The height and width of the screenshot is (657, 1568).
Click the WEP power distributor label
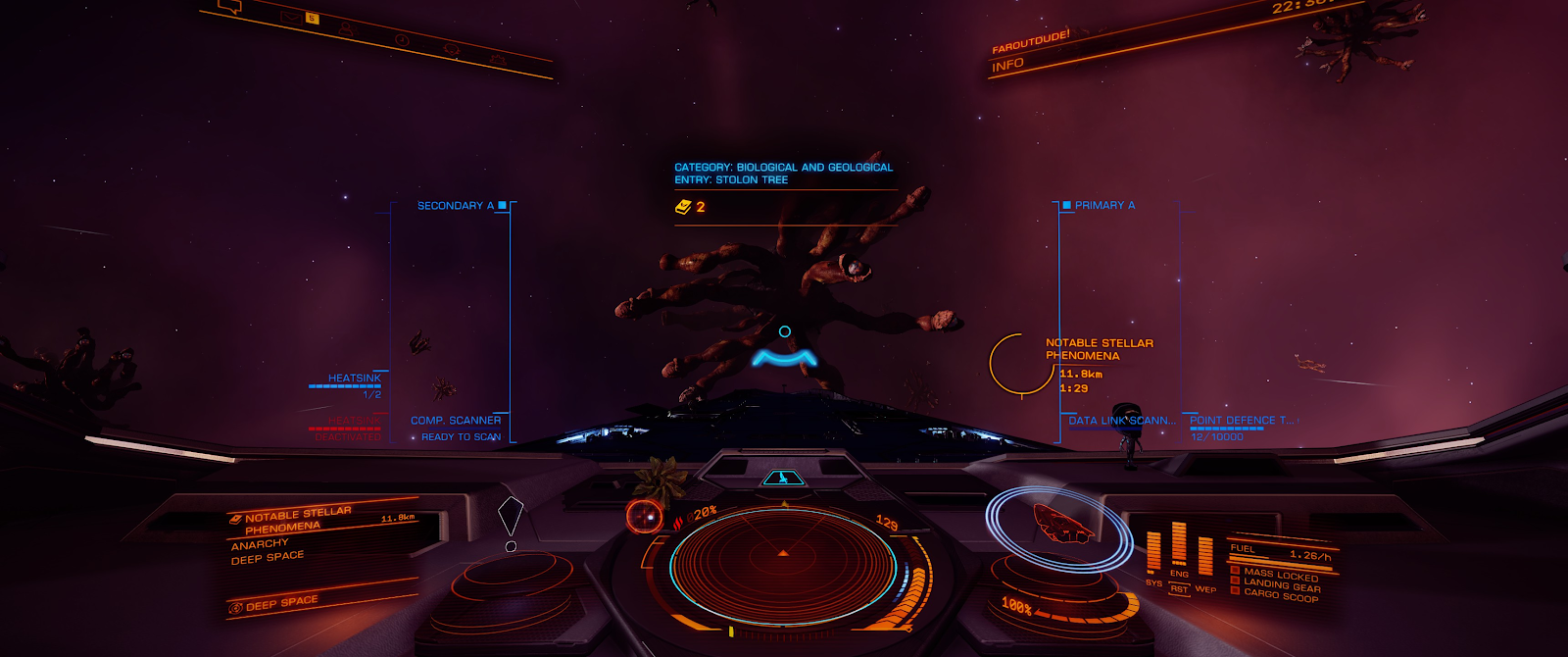[1205, 589]
